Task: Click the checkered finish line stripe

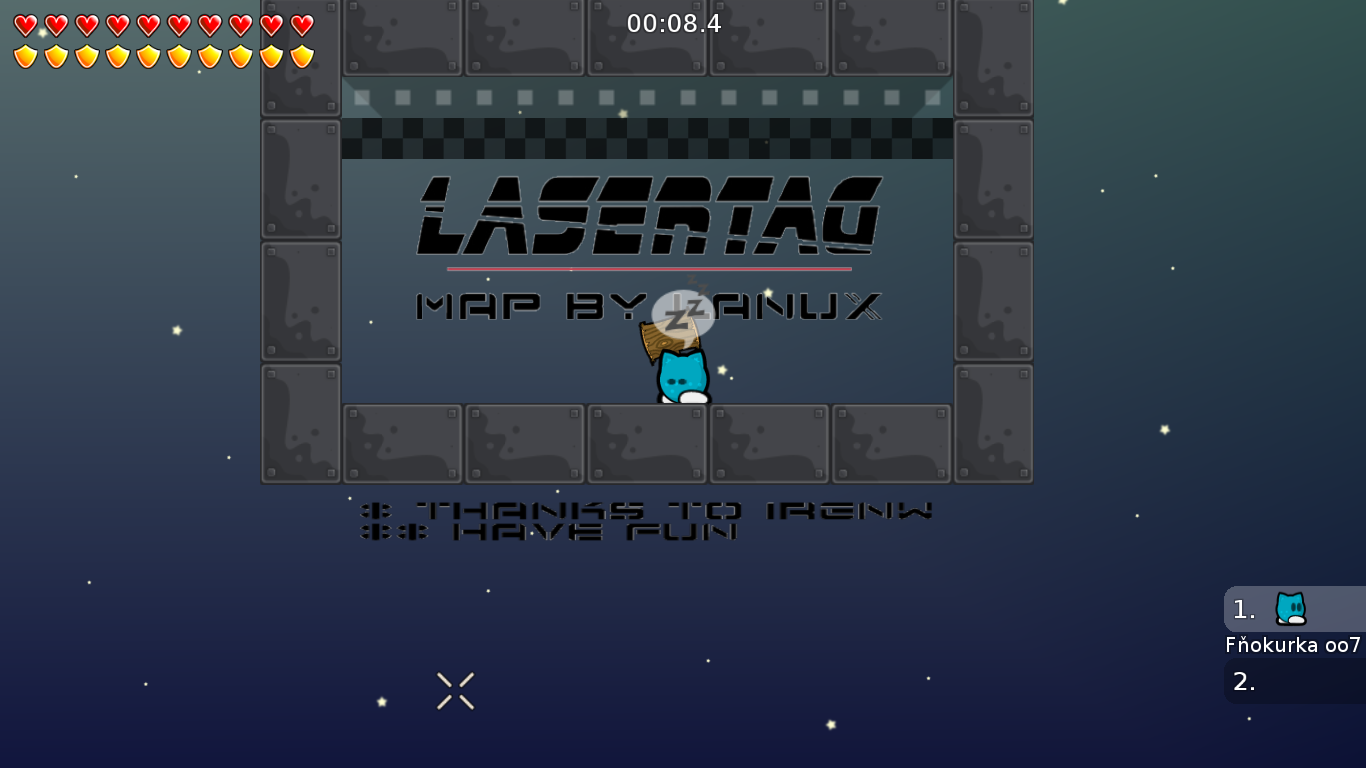Action: pos(647,140)
